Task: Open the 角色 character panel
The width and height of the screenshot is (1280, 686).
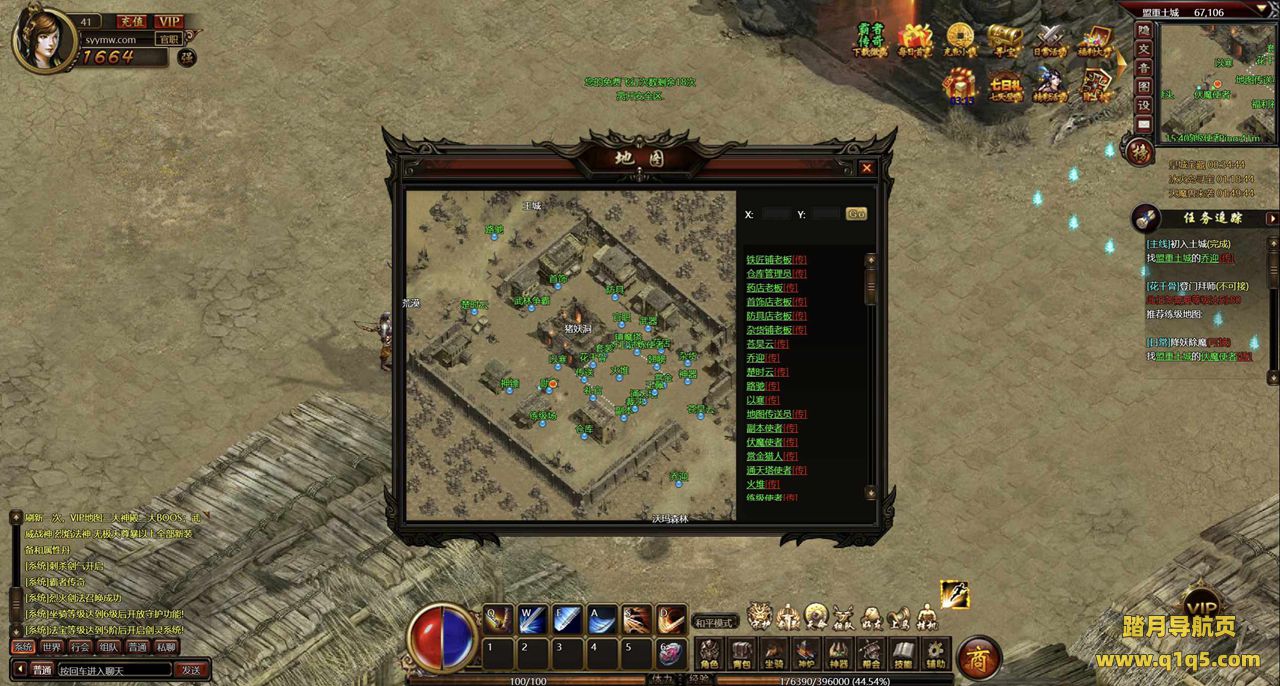Action: (x=709, y=654)
